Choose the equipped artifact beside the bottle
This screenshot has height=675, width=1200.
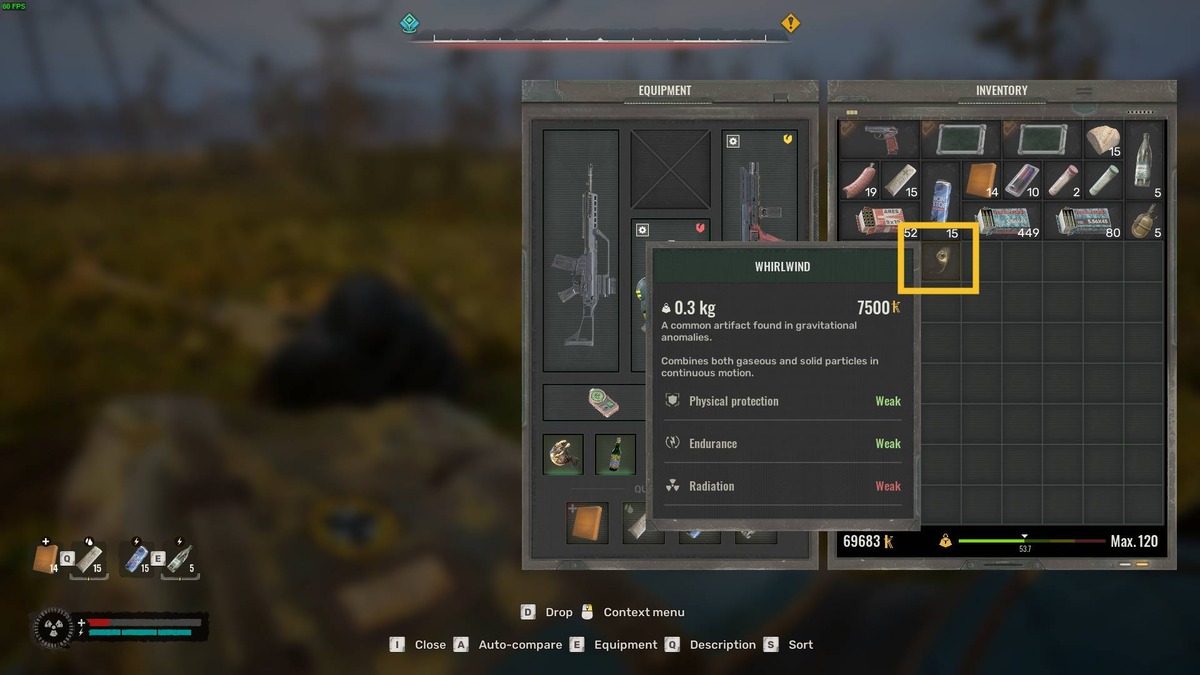click(x=564, y=454)
